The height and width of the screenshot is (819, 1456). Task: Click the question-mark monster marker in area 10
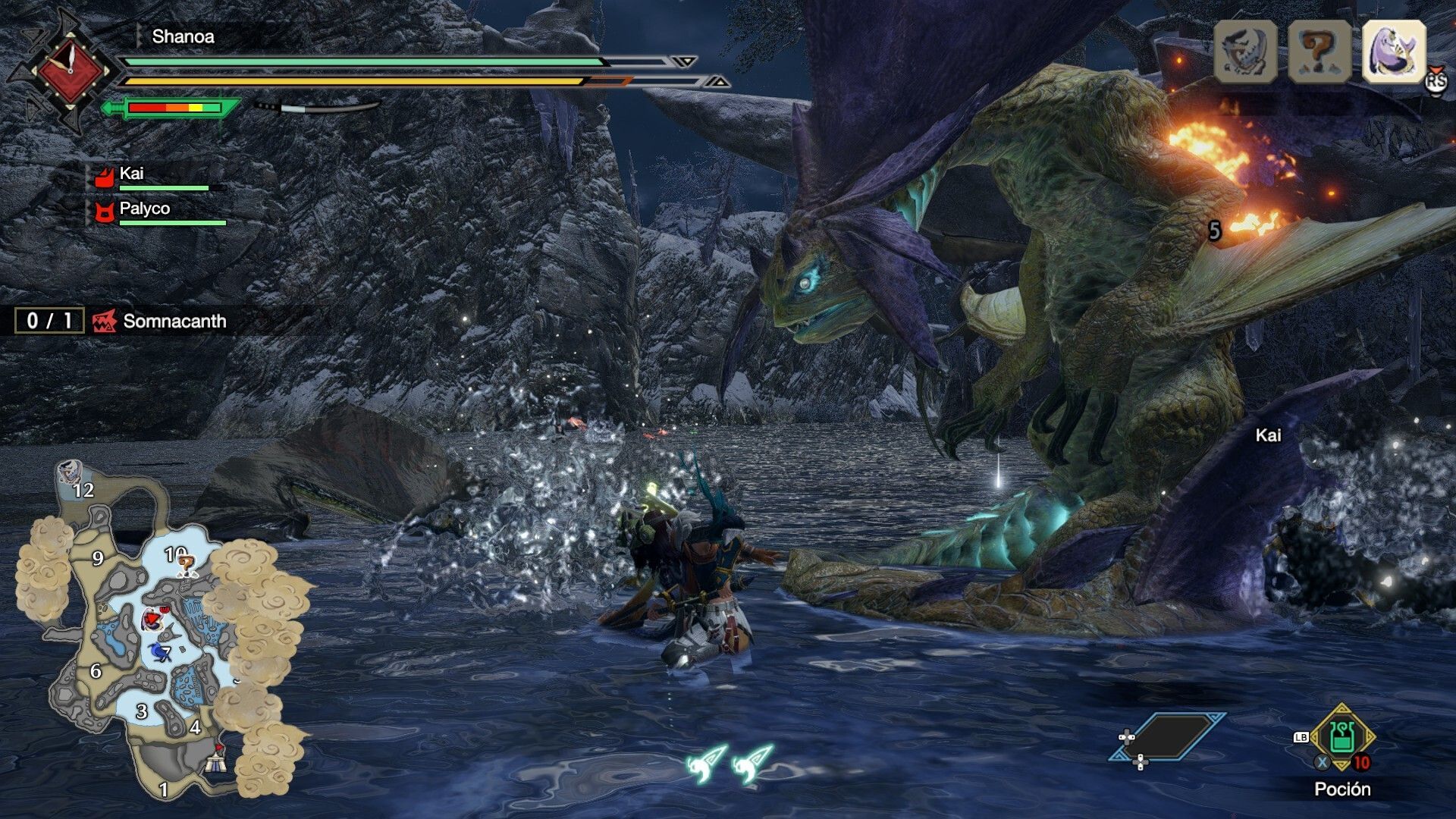(x=186, y=565)
